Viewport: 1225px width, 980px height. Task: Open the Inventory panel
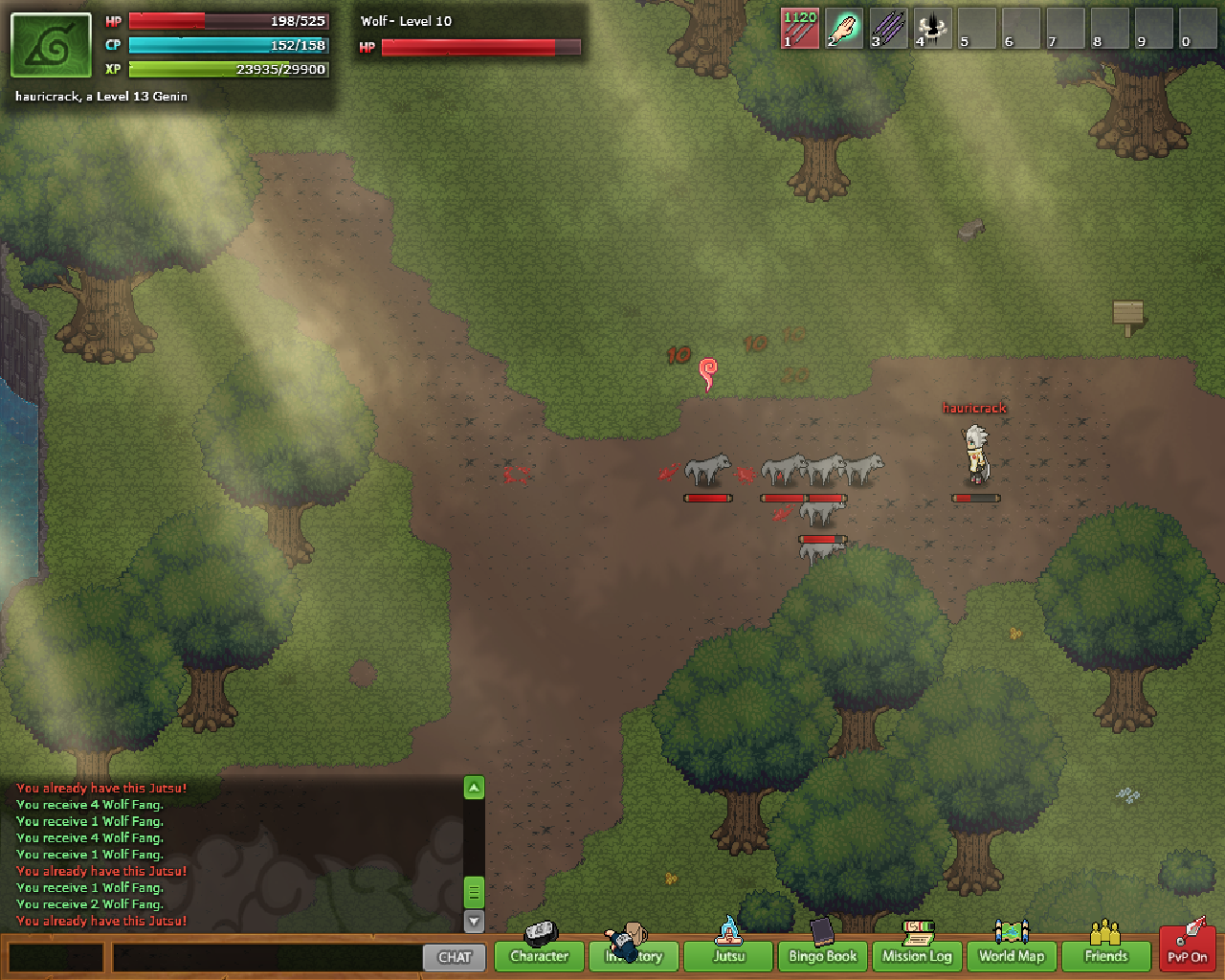click(x=634, y=955)
